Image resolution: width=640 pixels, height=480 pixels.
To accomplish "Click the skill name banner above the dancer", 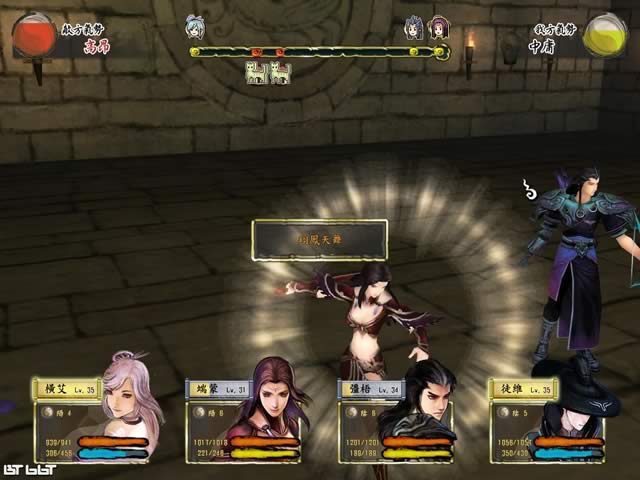I will pyautogui.click(x=319, y=240).
